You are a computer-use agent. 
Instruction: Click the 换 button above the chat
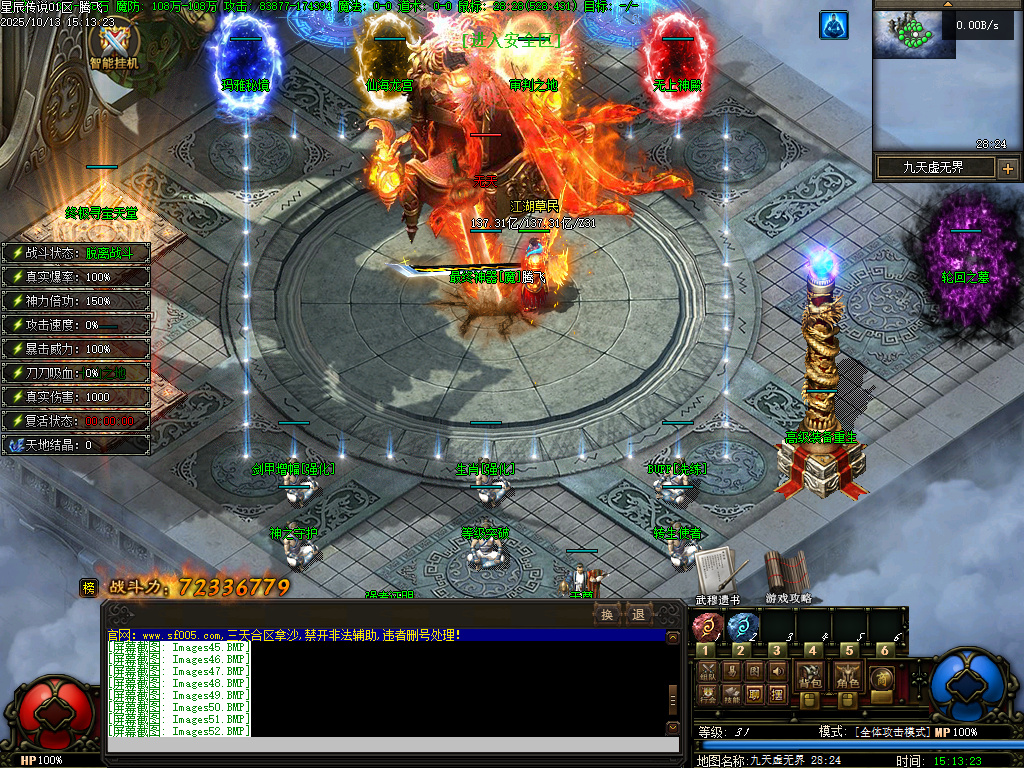(x=607, y=614)
